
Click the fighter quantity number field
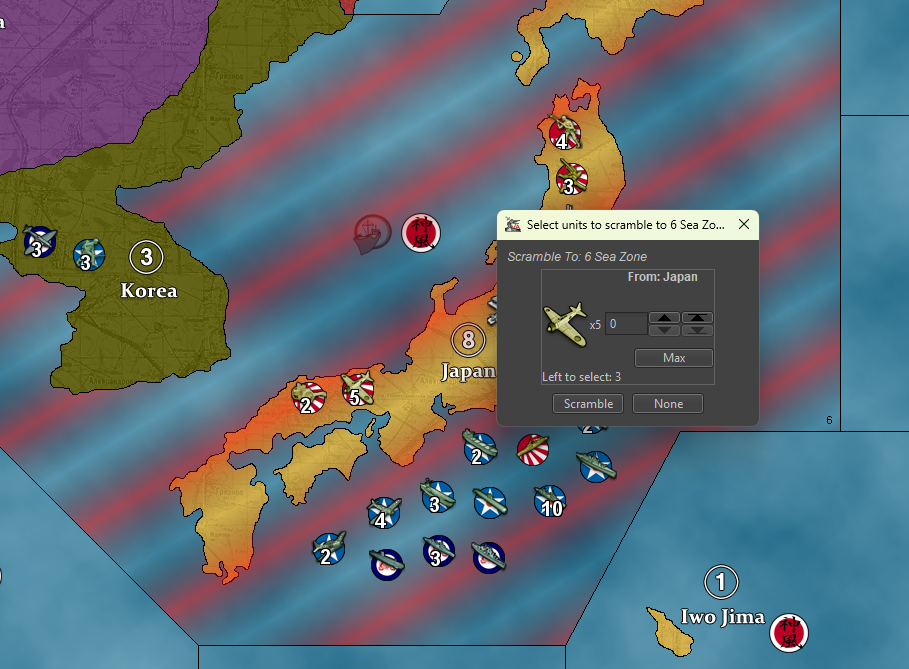(x=625, y=324)
